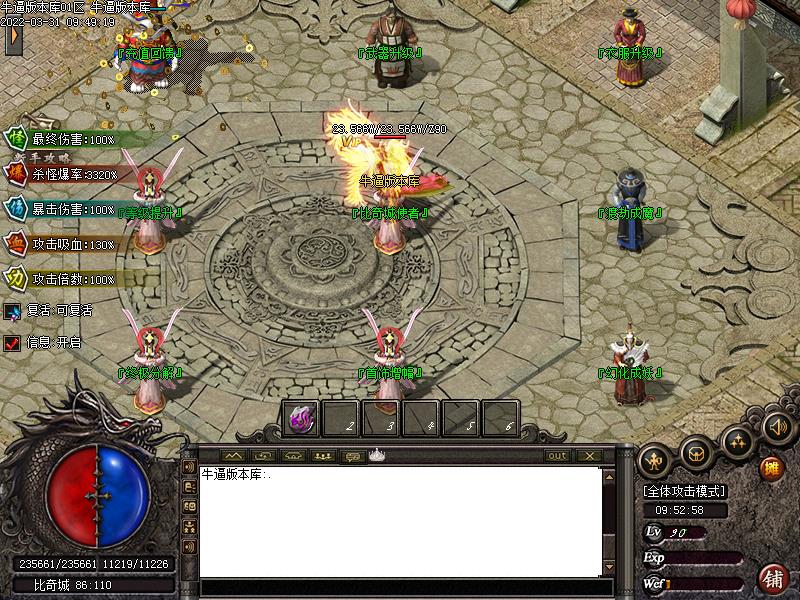The height and width of the screenshot is (600, 800).
Task: Open the 新手攻略 beginner guide
Action: click(x=48, y=157)
